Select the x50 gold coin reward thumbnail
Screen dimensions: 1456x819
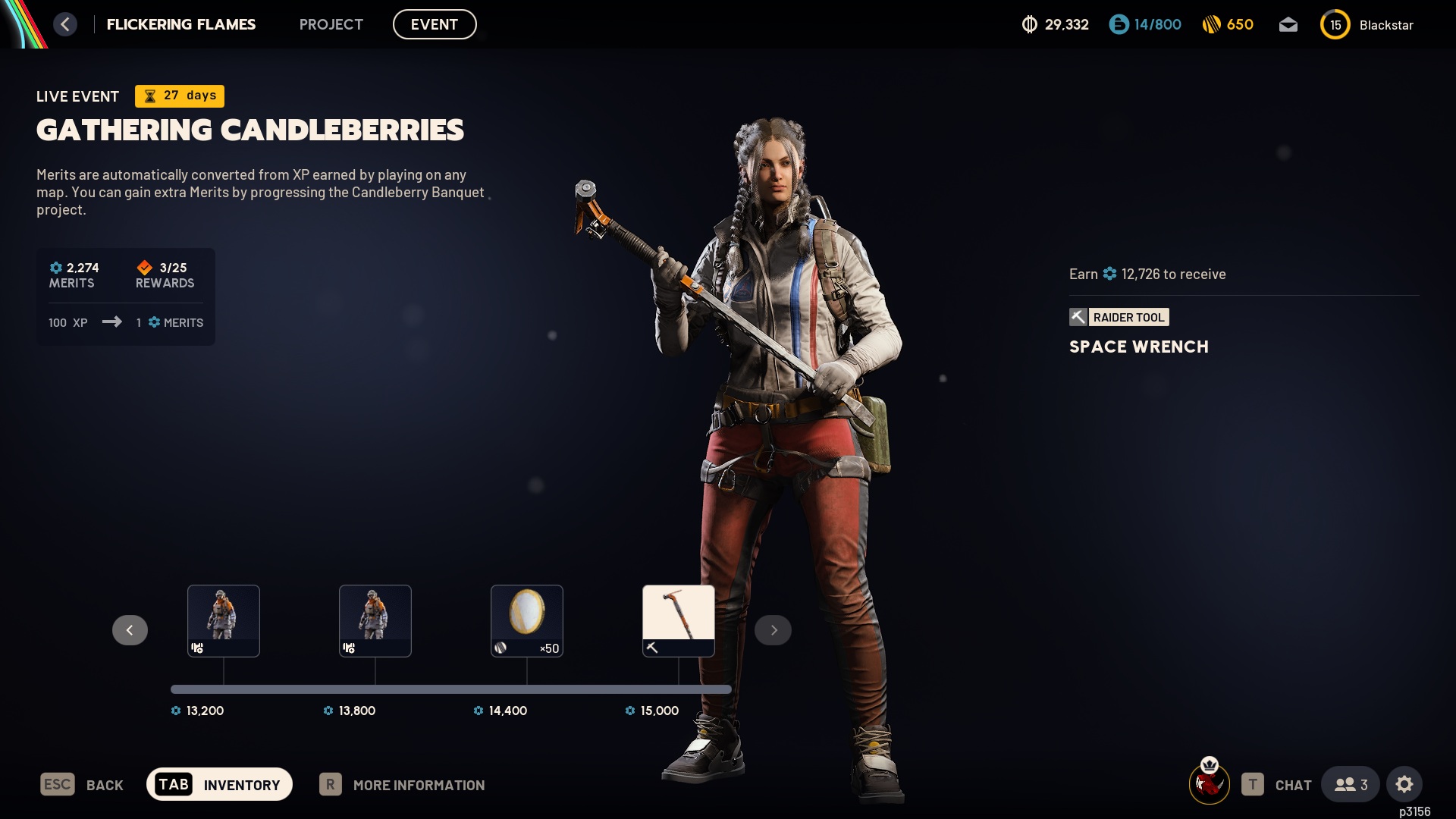pyautogui.click(x=526, y=620)
